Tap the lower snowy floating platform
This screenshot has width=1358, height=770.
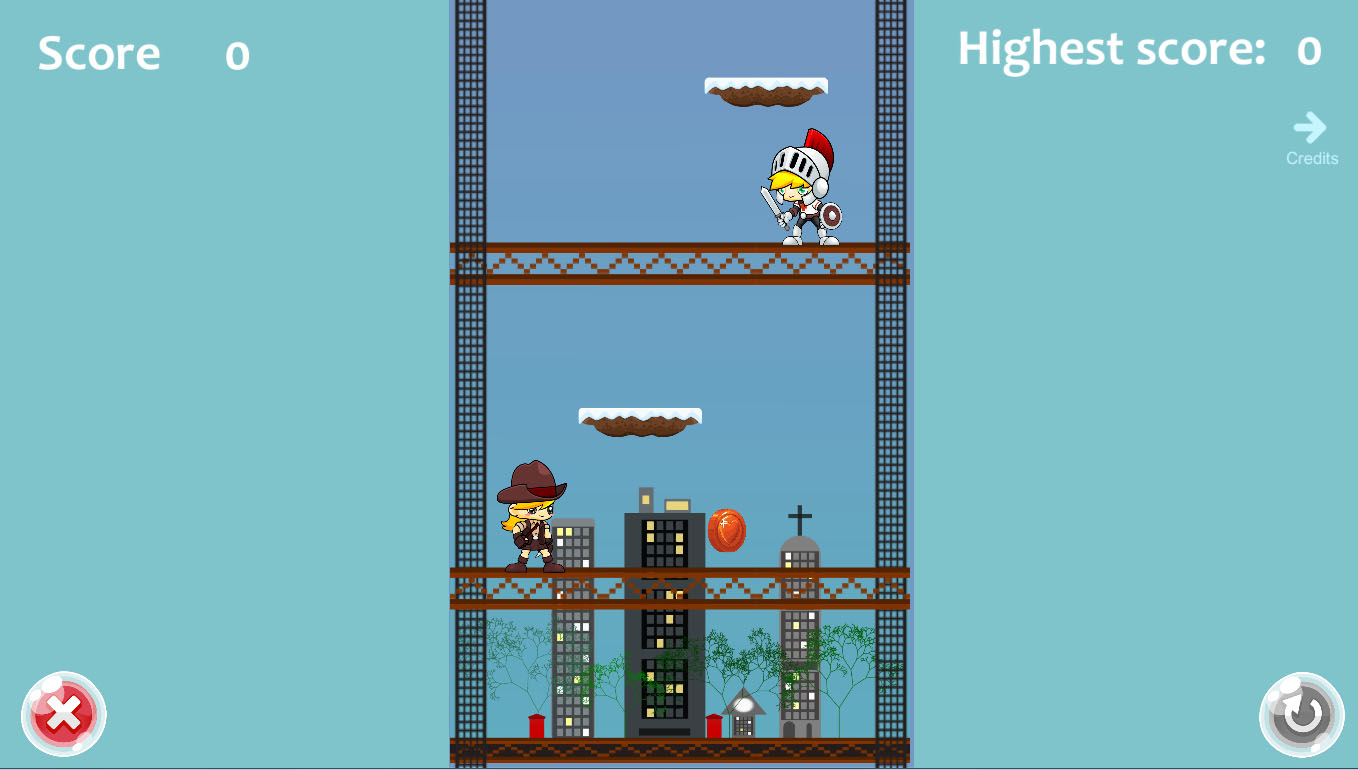pos(640,420)
